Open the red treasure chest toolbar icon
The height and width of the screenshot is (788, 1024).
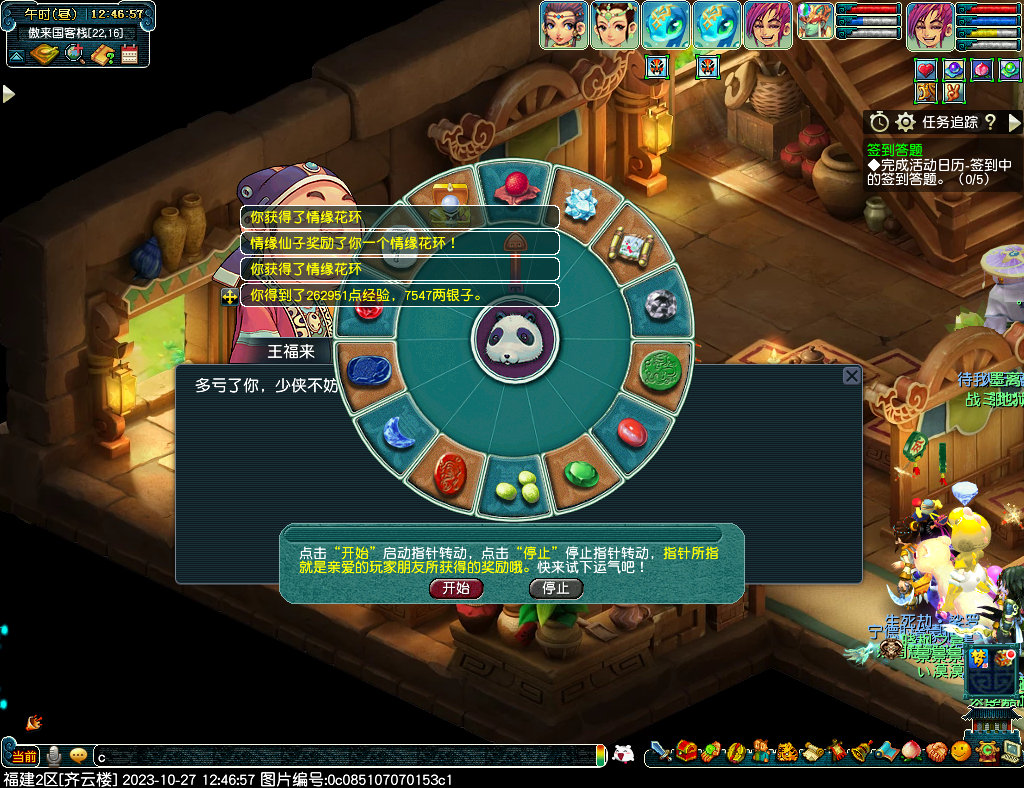click(686, 751)
